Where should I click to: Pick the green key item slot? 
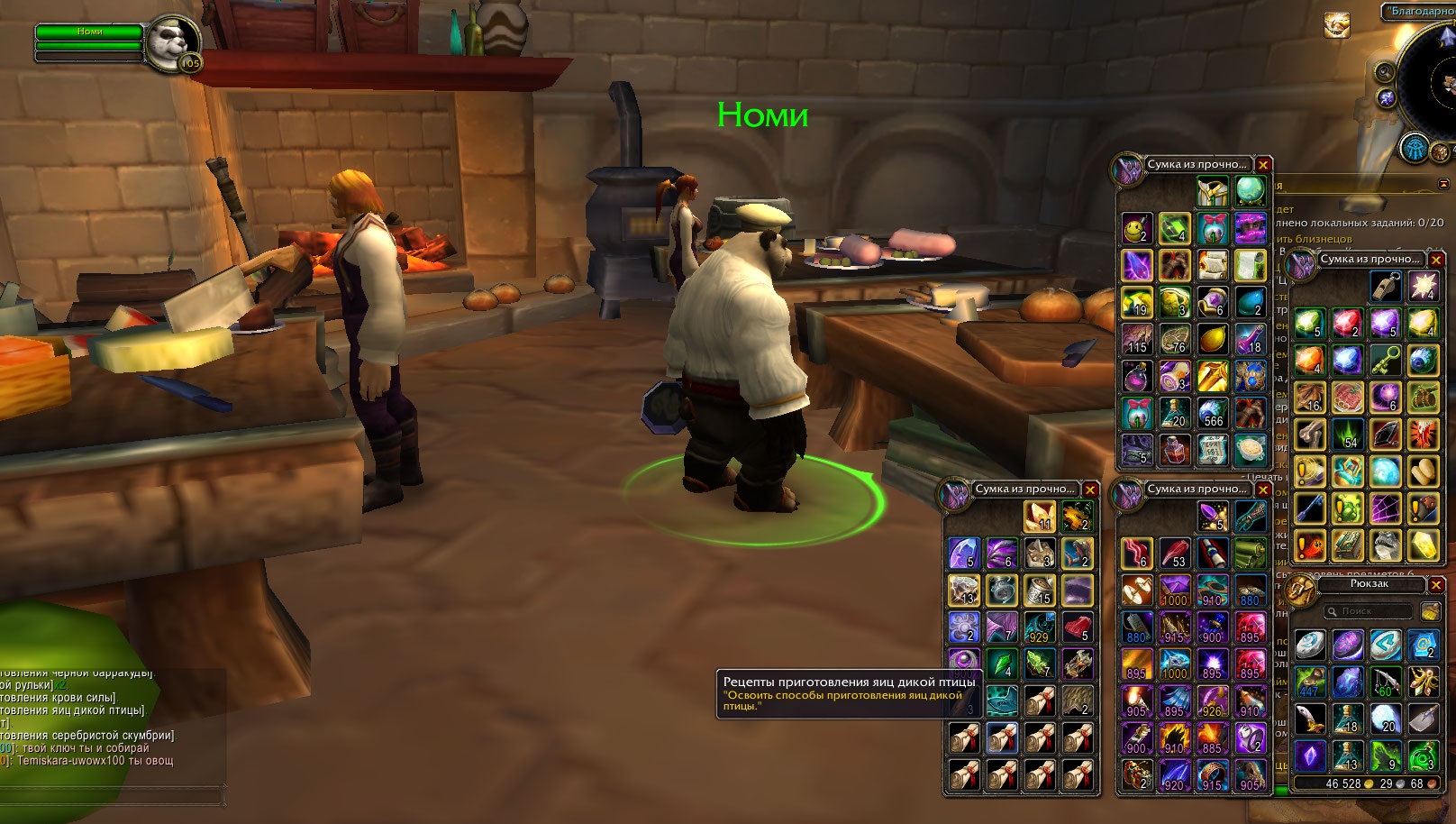tap(1386, 361)
